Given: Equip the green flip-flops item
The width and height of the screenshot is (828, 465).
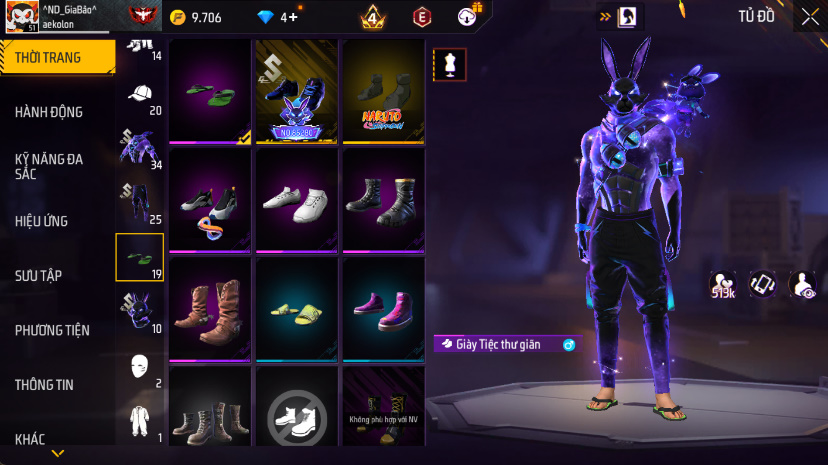Looking at the screenshot, I should pos(210,92).
